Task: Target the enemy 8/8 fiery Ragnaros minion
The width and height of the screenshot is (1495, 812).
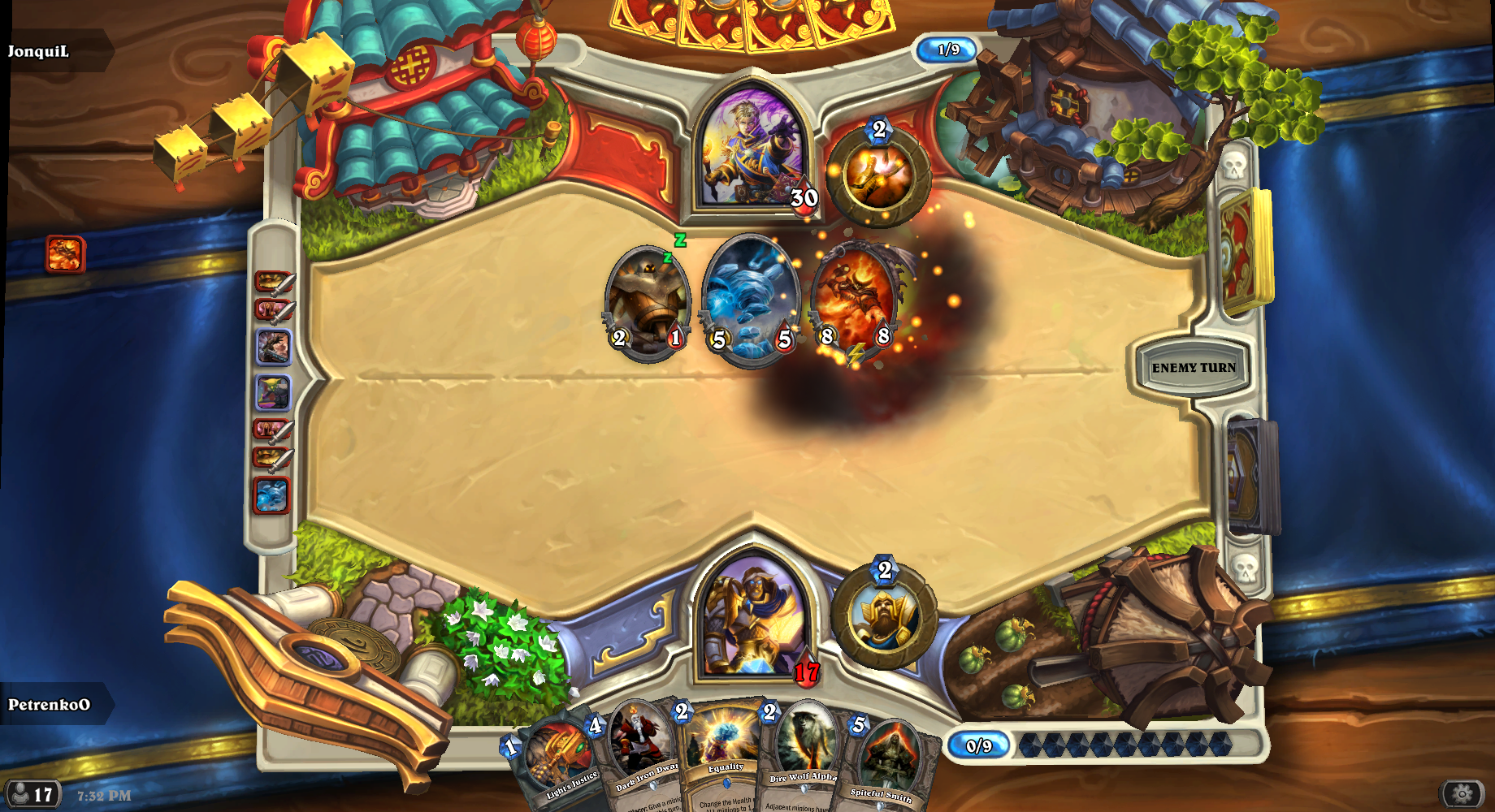Action: point(856,300)
